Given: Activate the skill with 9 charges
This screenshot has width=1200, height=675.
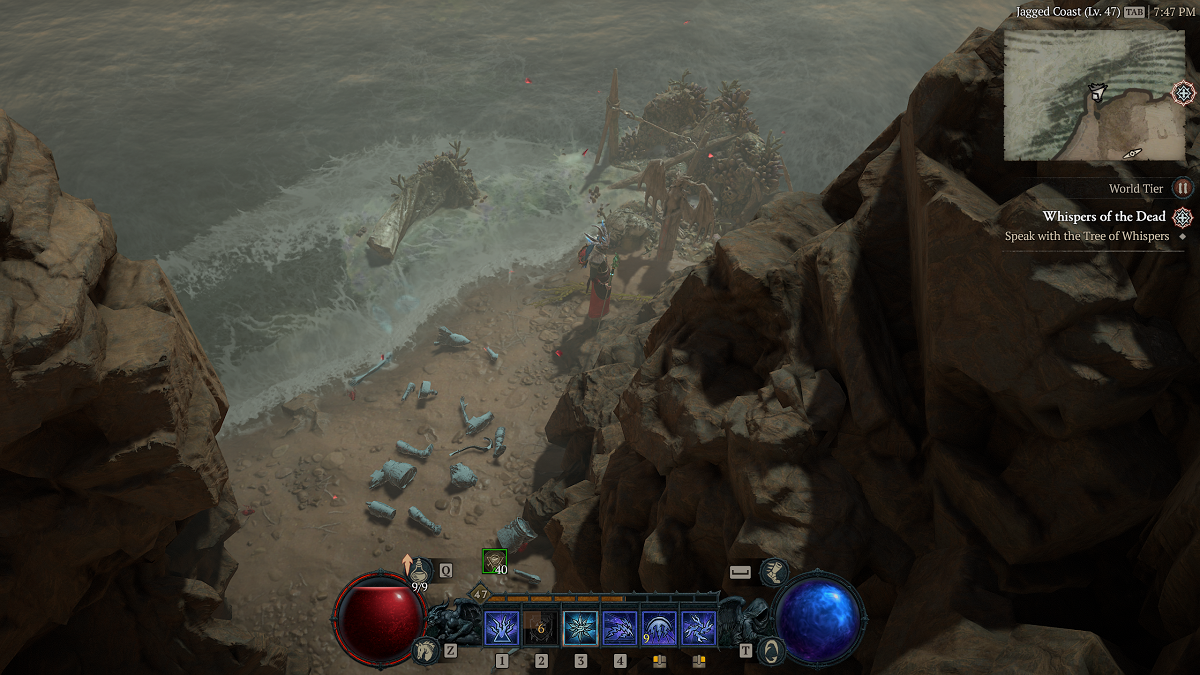Looking at the screenshot, I should click(659, 628).
